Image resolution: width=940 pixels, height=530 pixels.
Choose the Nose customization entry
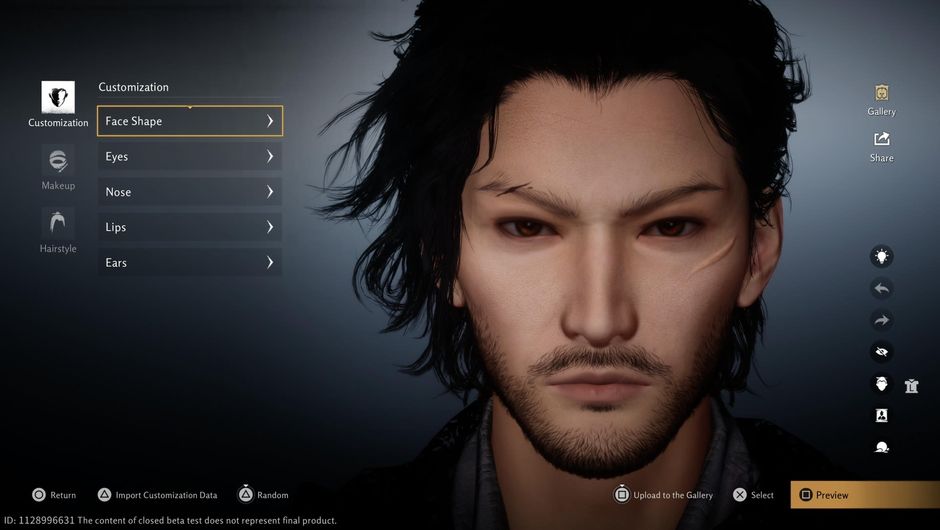[x=189, y=192]
